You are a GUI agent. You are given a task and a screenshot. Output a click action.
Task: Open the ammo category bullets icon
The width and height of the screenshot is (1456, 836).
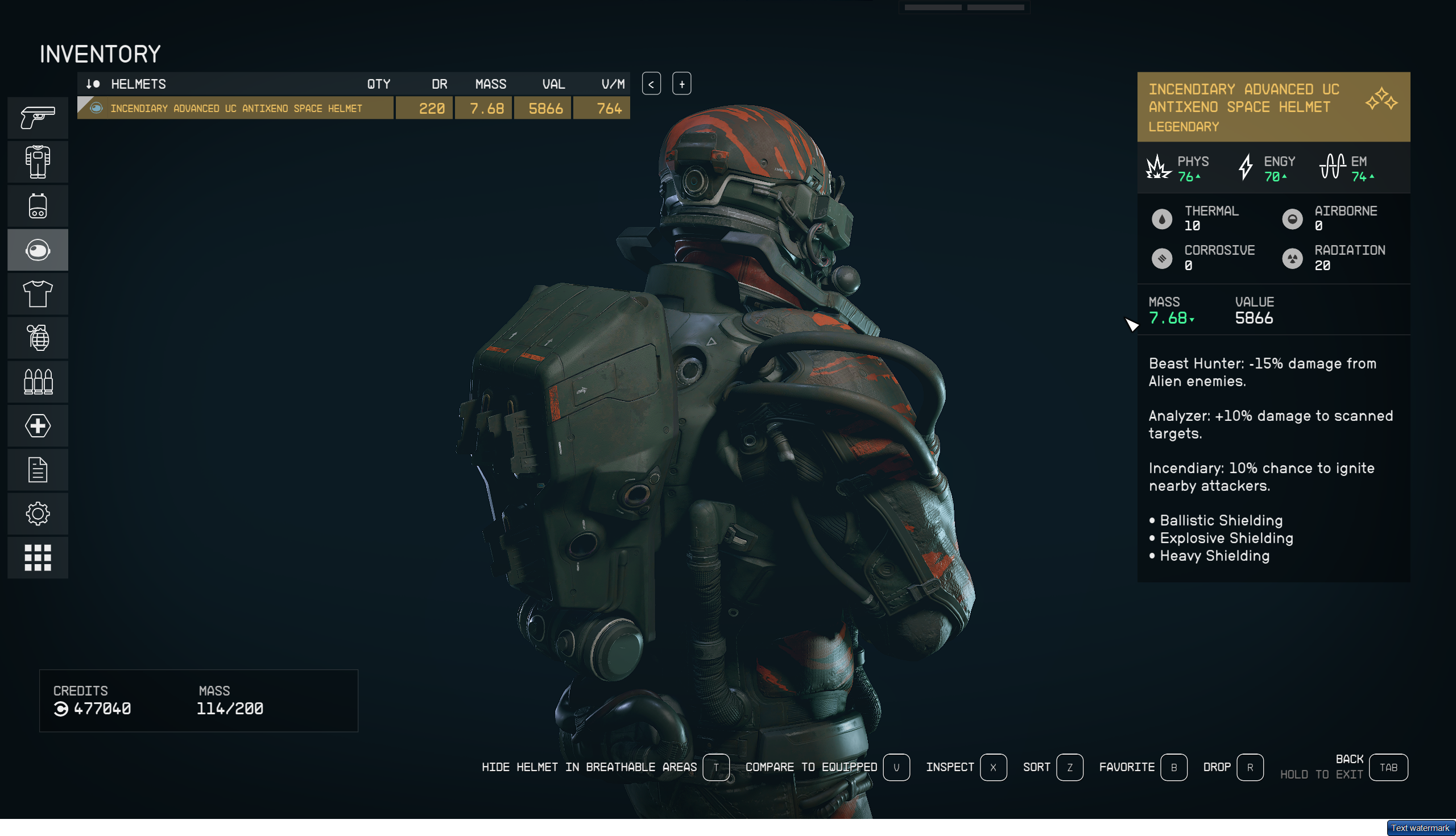(x=38, y=382)
